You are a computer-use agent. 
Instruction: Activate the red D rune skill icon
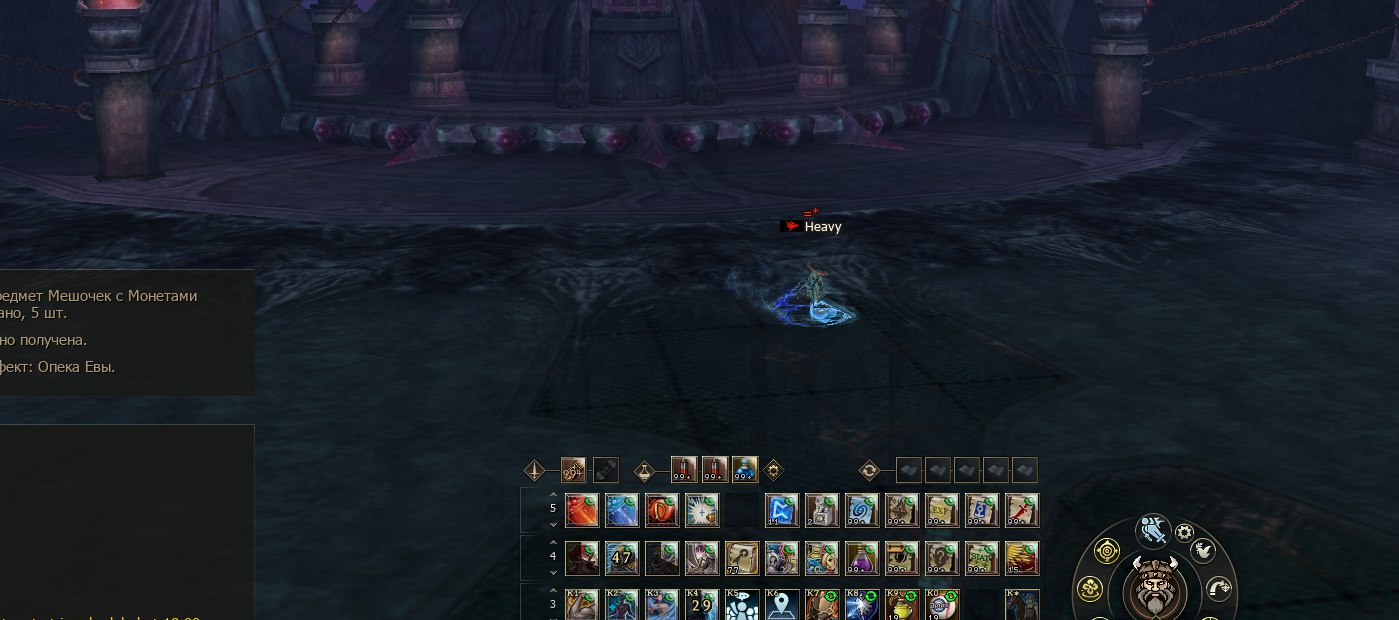(662, 510)
